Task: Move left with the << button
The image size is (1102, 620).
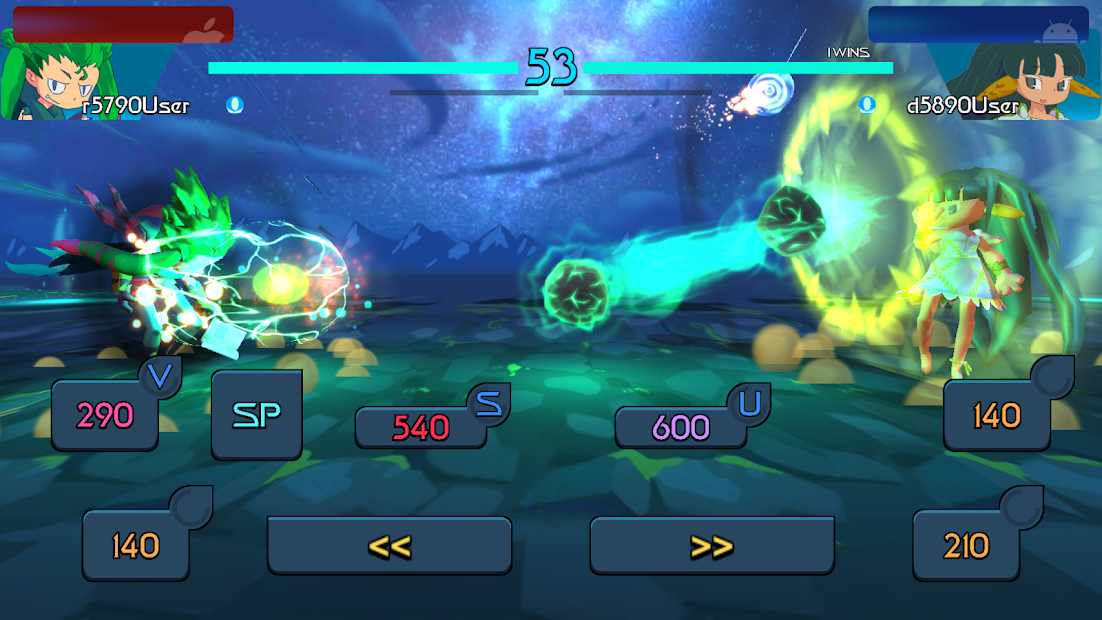Action: tap(389, 545)
